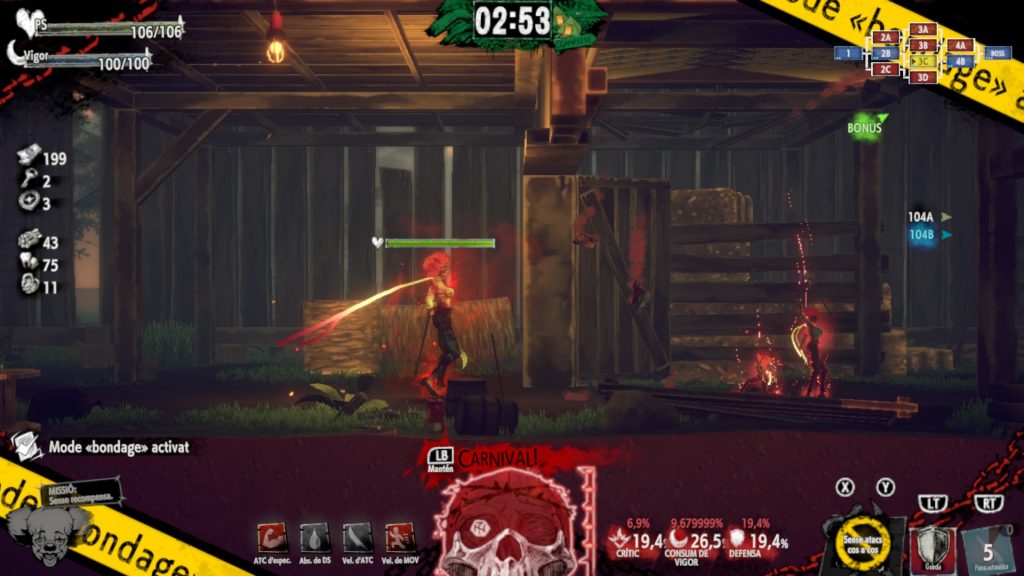Select the Guarda shield skill slot

(x=936, y=548)
